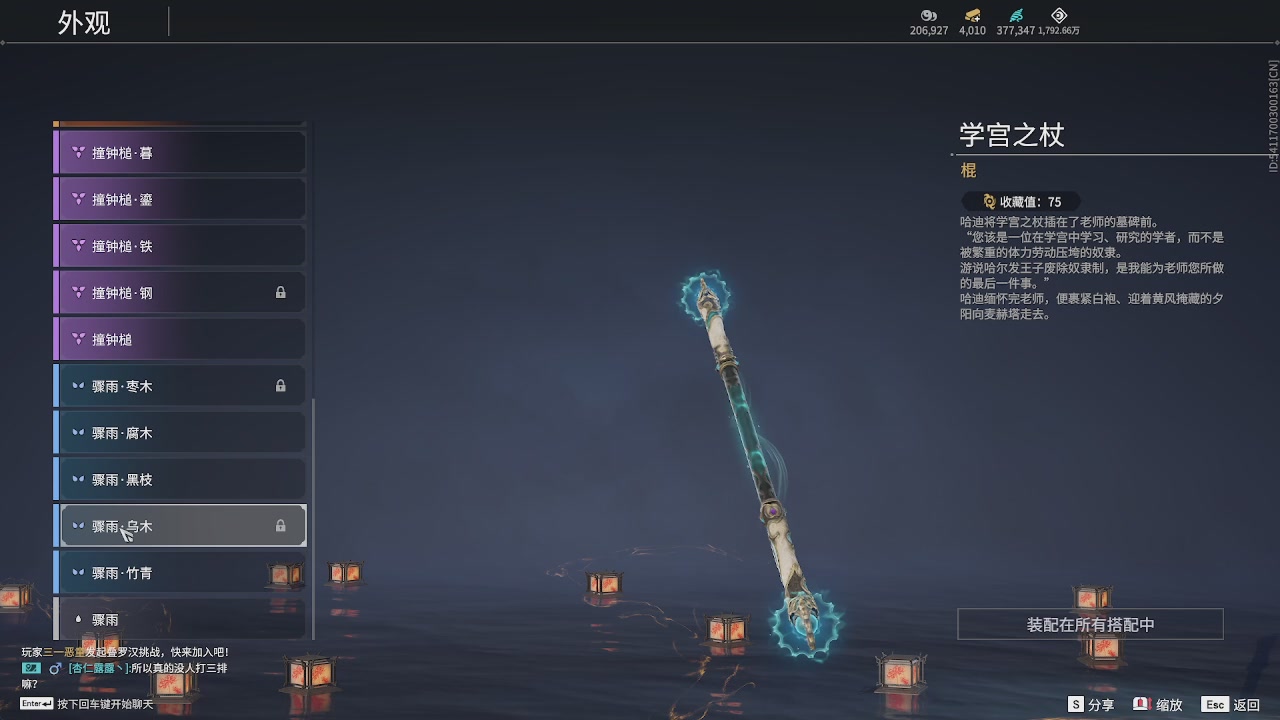Select the locked 撞钟槌·钢 skin
Screen dimensions: 1280x720
point(180,293)
